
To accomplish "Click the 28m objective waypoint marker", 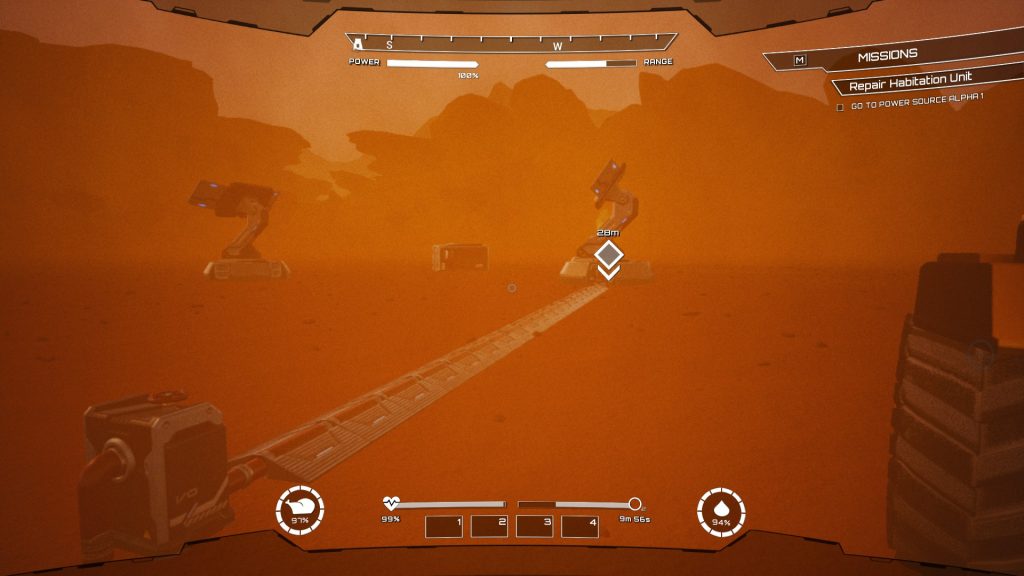I will pos(609,254).
